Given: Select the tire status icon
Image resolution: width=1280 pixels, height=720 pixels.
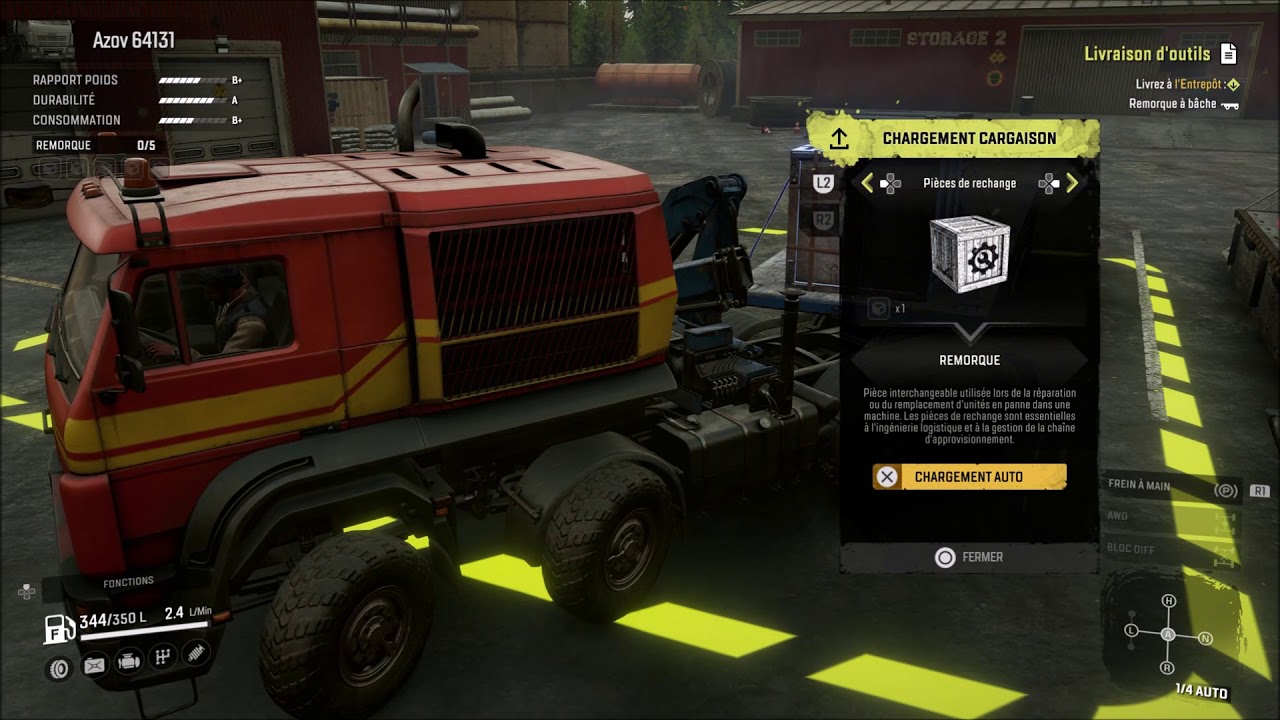Looking at the screenshot, I should coord(59,667).
